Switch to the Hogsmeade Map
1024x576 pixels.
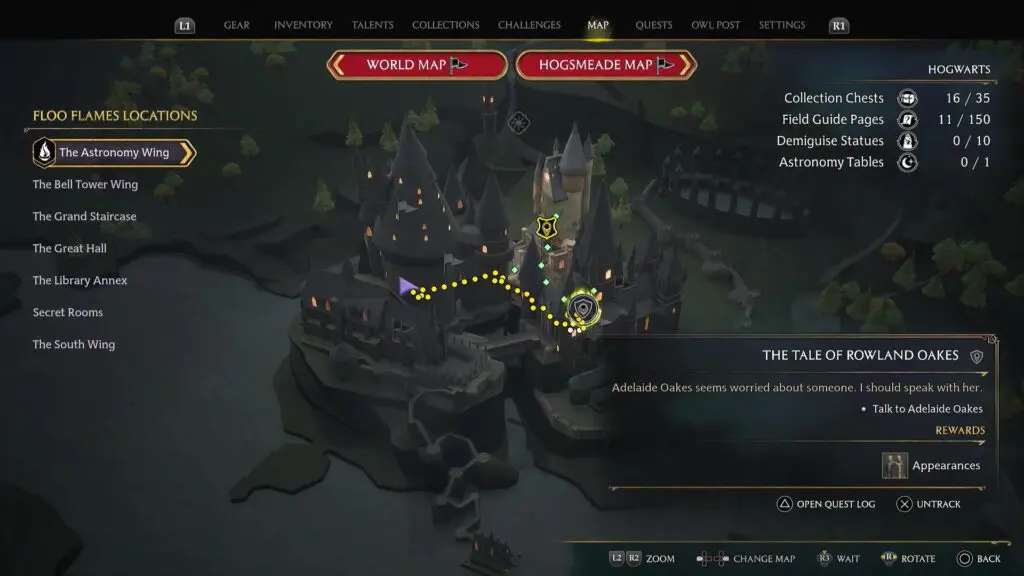pos(606,65)
